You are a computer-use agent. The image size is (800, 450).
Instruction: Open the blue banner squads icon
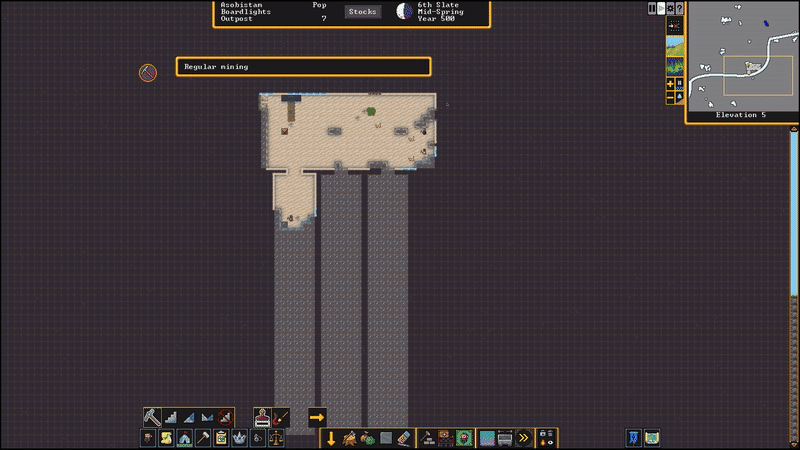click(633, 438)
